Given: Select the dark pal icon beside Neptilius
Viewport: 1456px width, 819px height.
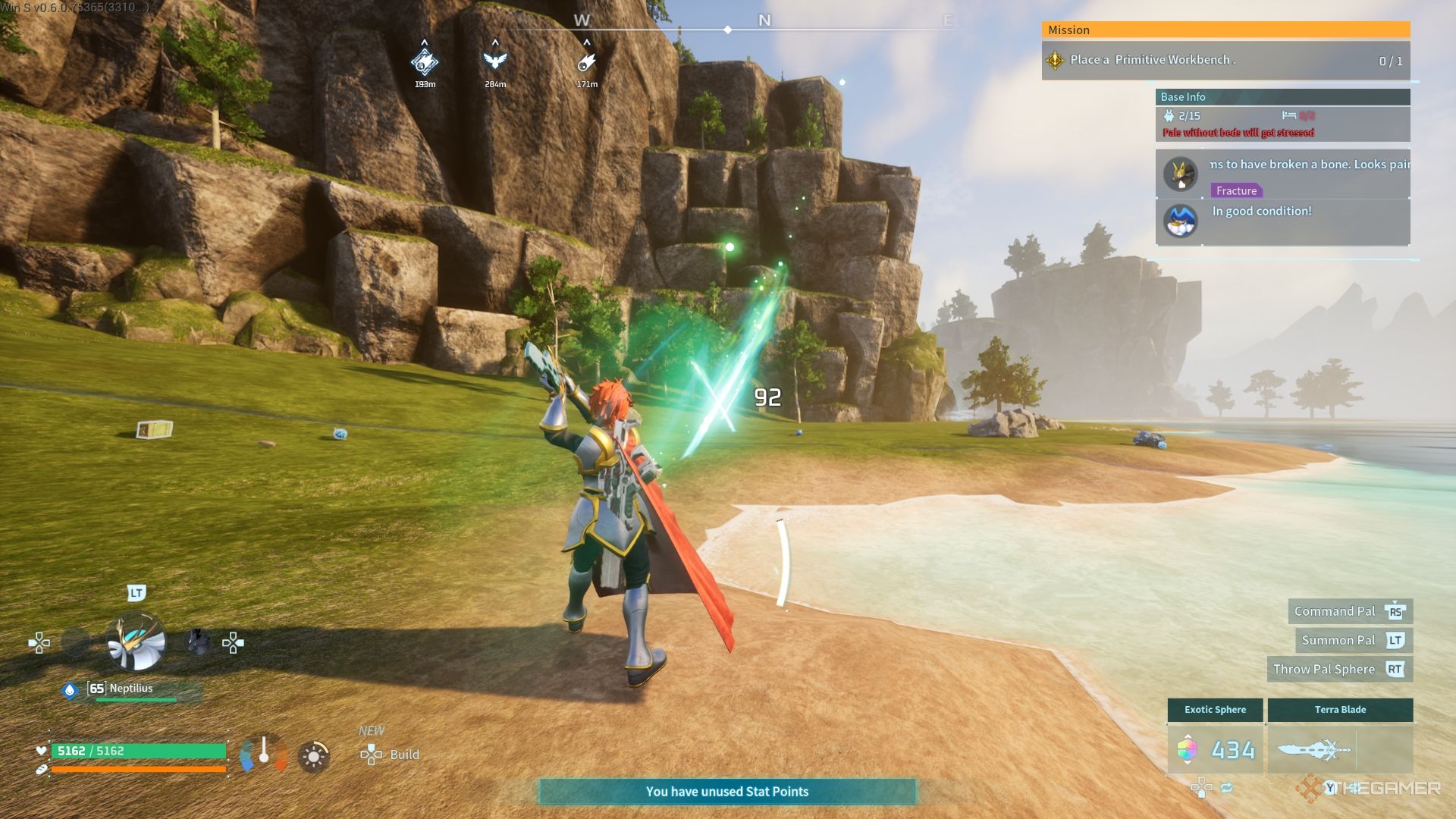Looking at the screenshot, I should click(x=197, y=642).
